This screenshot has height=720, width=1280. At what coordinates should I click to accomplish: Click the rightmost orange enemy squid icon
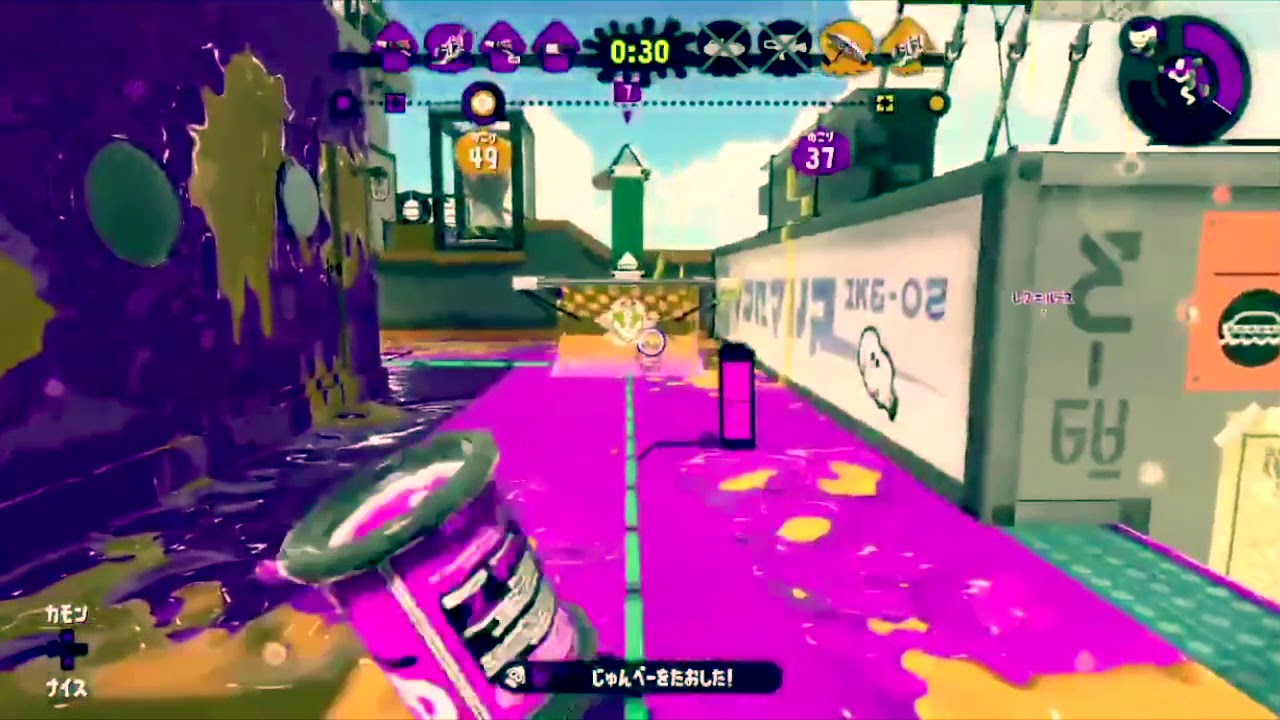click(908, 45)
